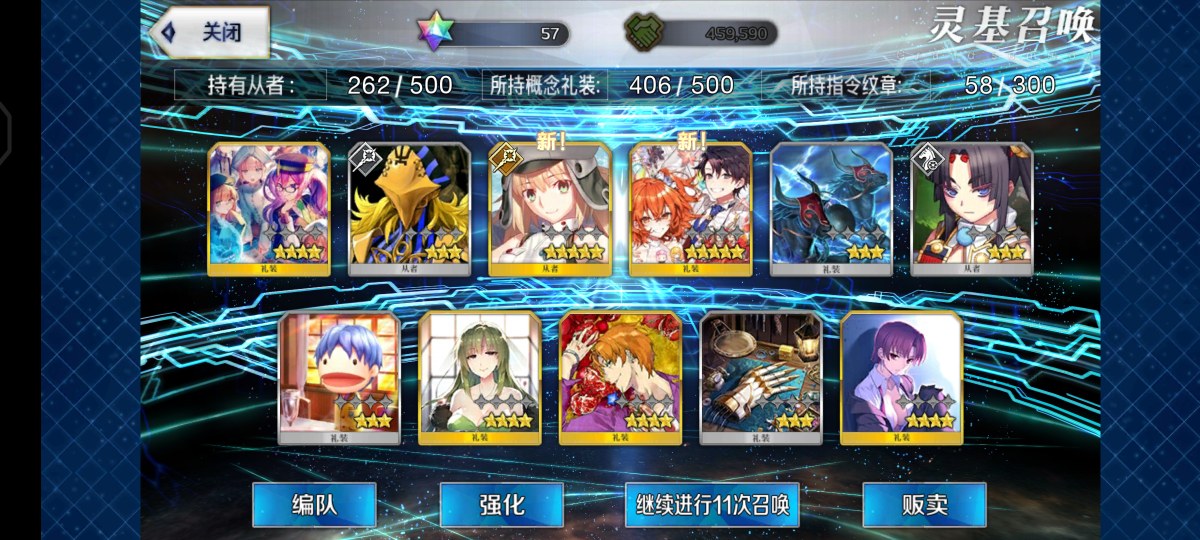Inspect the orange-haired man with roses card
Screen dimensions: 1200x540
coord(620,377)
